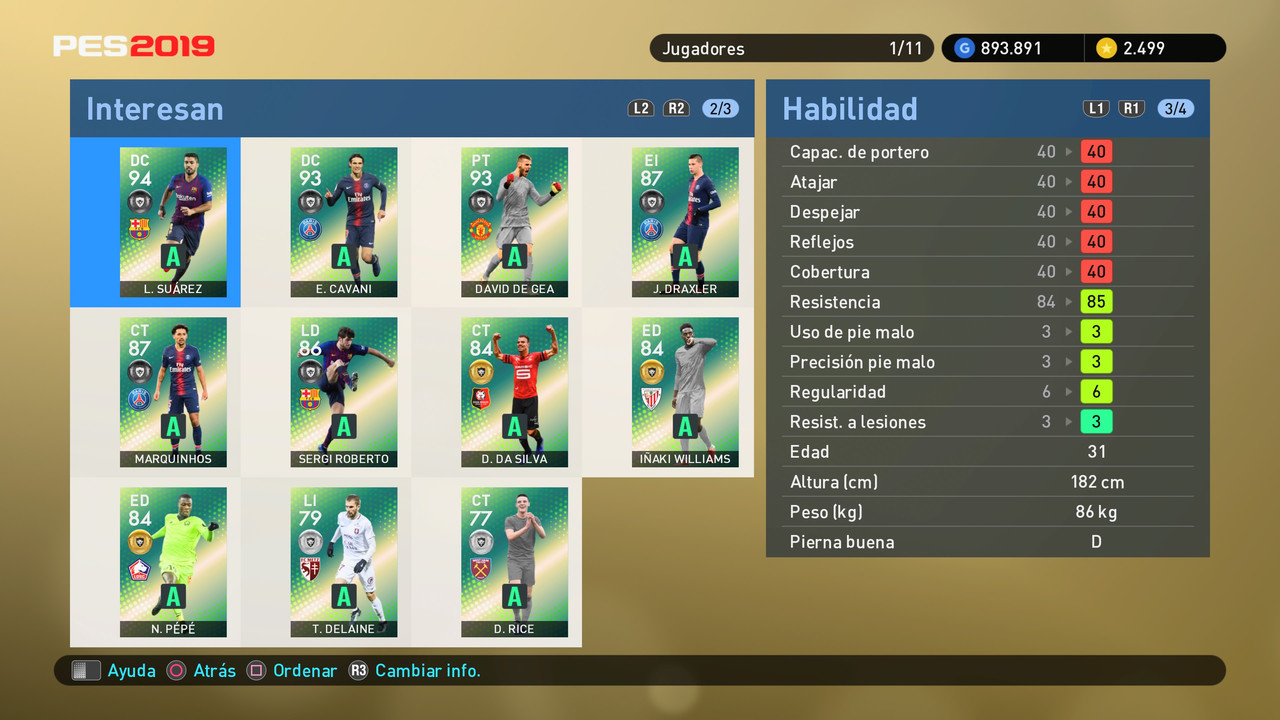Select the ball condition medal on Marquinhos's card
This screenshot has width=1280, height=720.
(x=140, y=371)
